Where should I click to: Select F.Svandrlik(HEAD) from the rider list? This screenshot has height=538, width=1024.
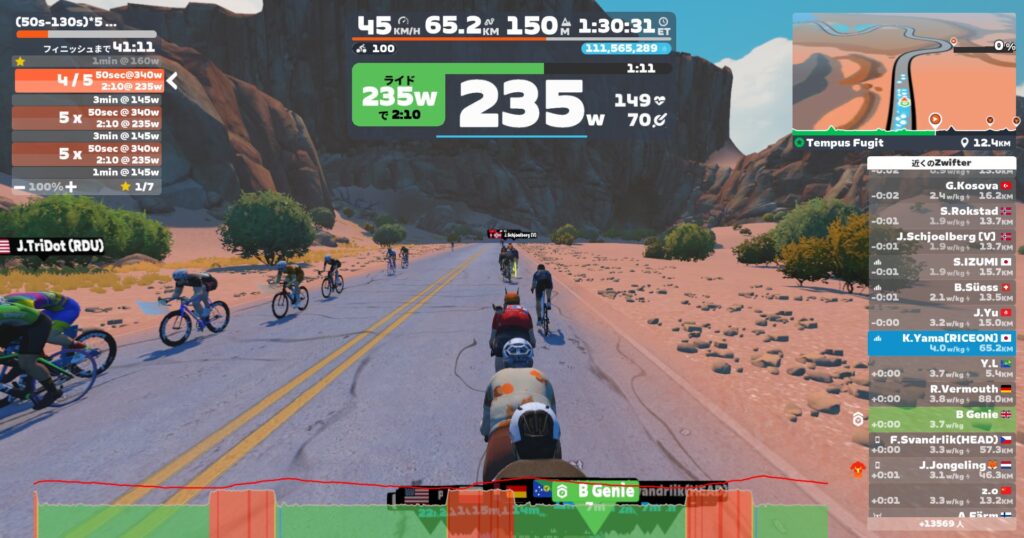(x=940, y=444)
